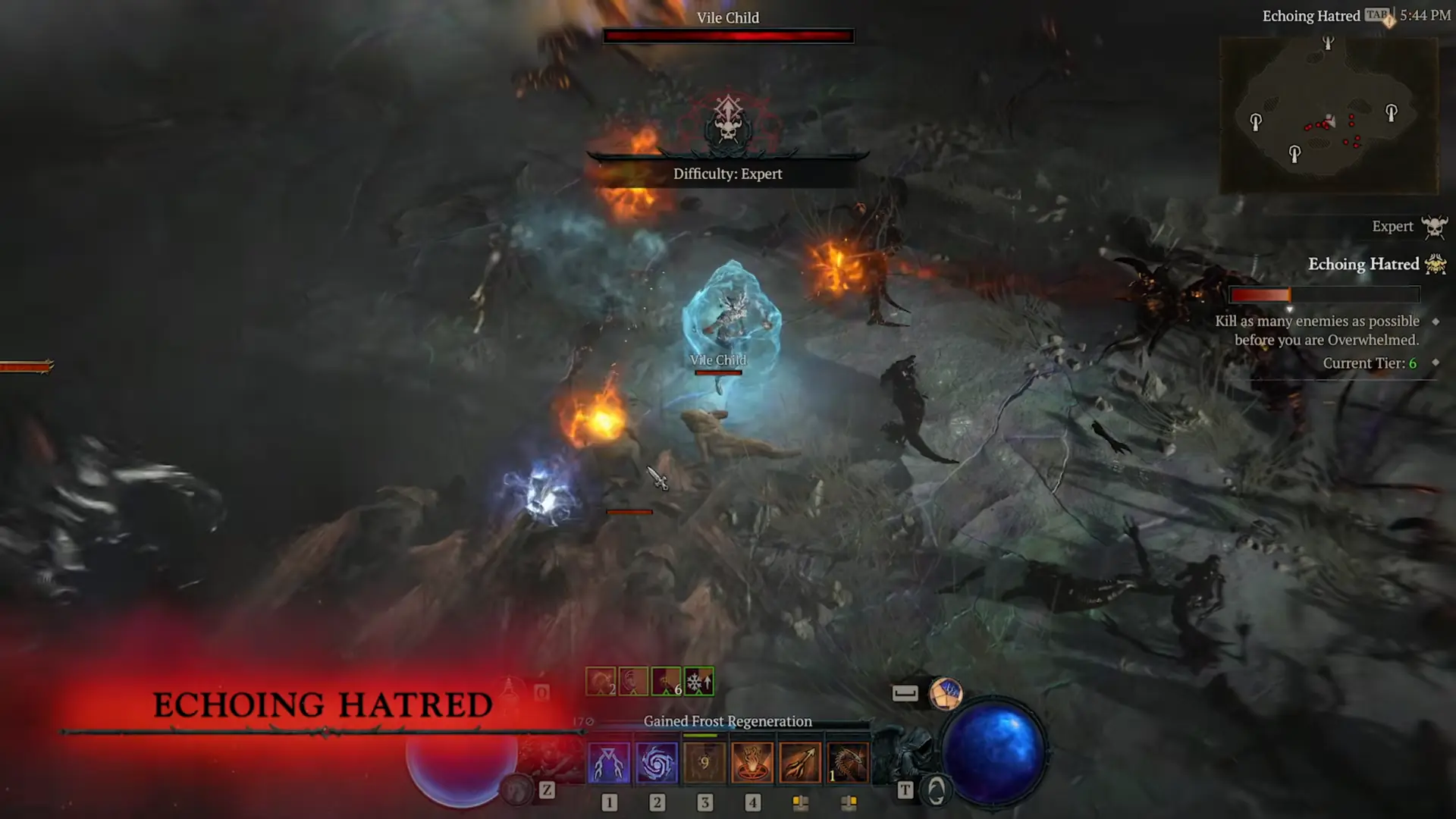Screen dimensions: 1456x819
Task: Click the buff icon with stack count 2
Action: 601,682
